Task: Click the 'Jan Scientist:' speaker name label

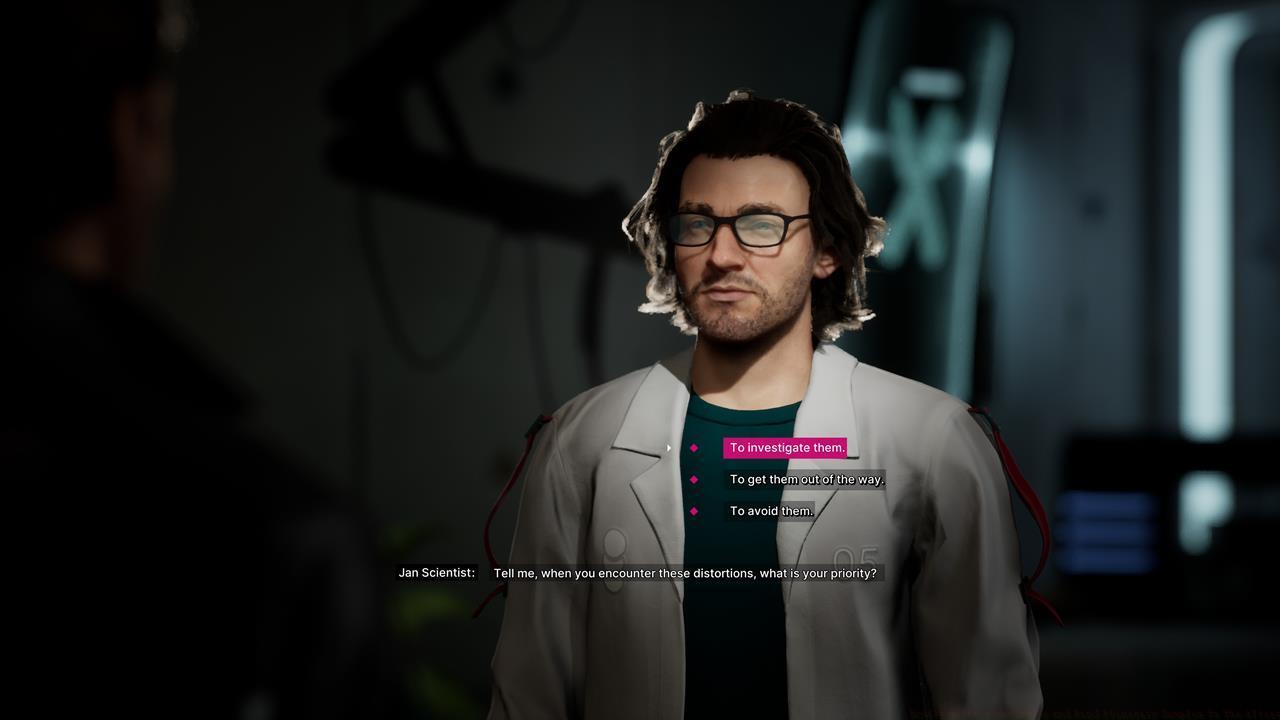Action: point(437,573)
